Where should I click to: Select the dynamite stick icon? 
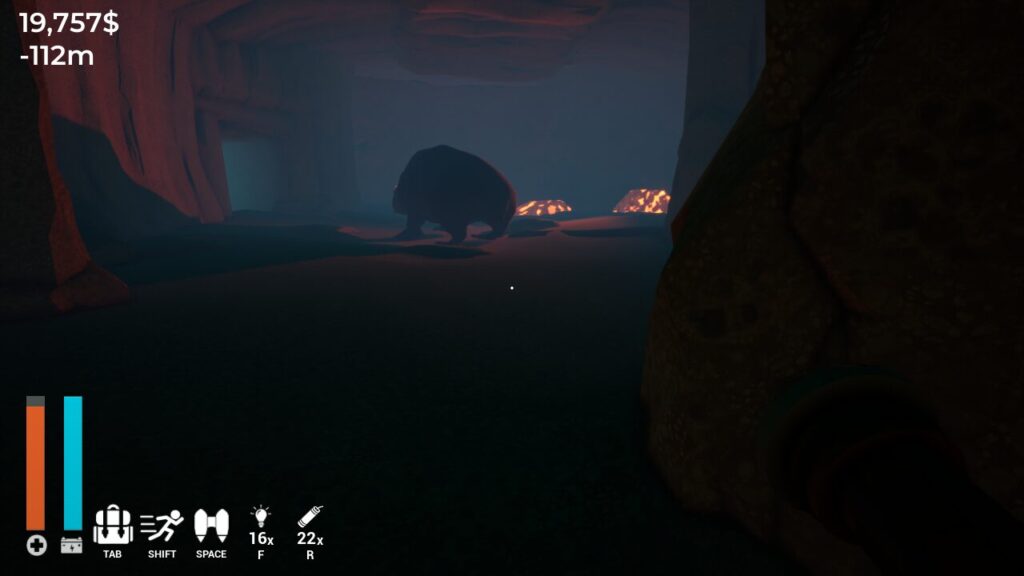(x=309, y=518)
